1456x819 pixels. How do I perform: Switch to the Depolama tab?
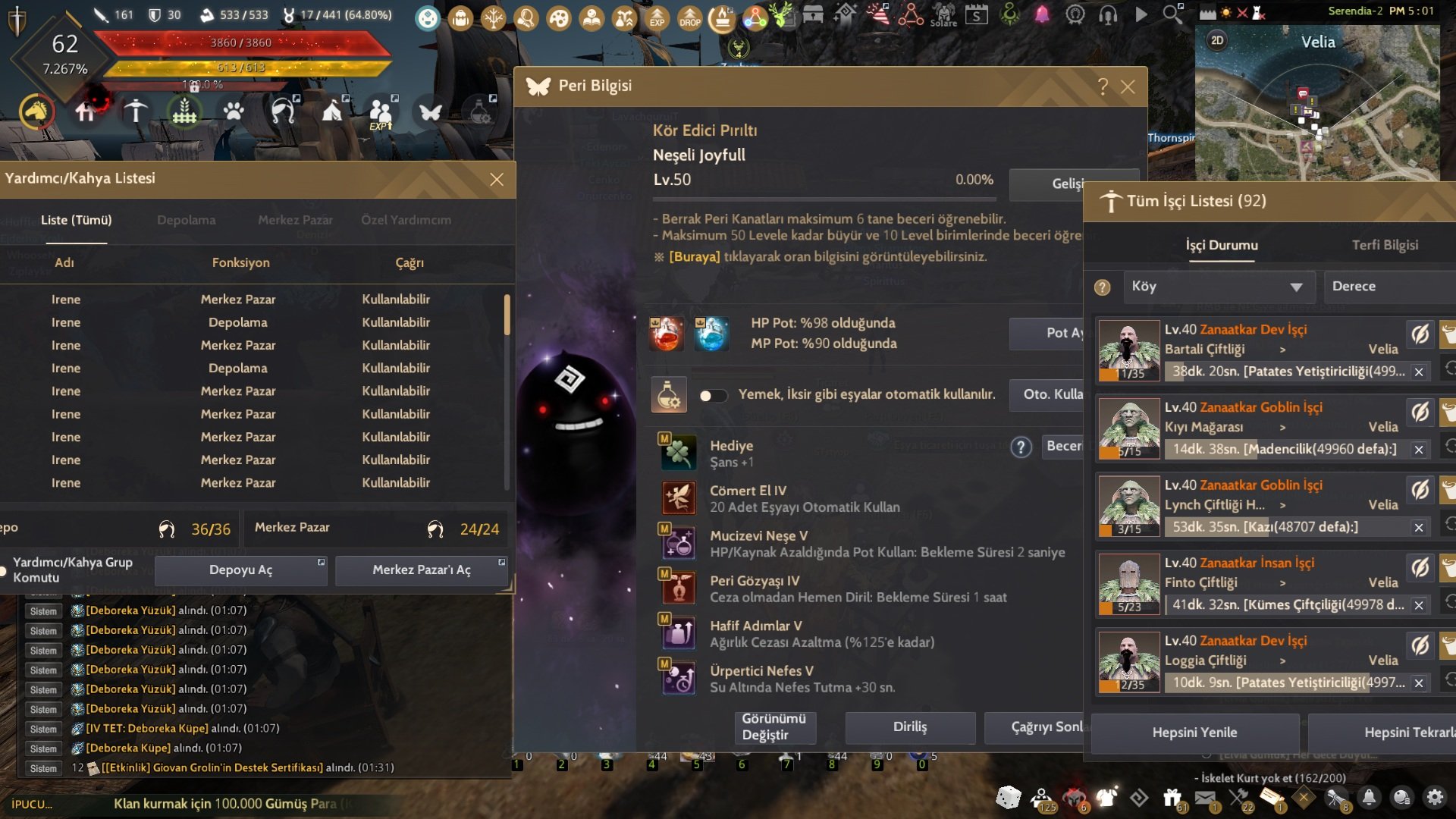[x=186, y=220]
